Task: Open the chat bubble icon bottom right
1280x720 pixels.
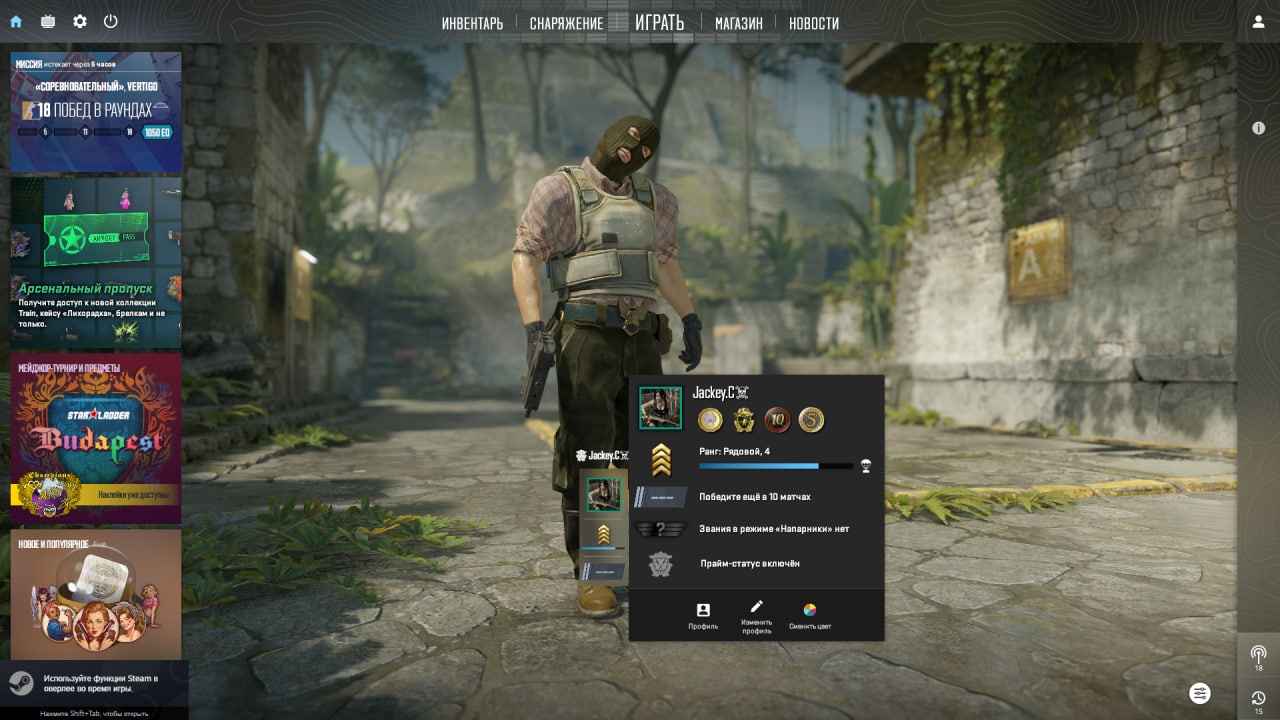Action: pyautogui.click(x=1200, y=693)
